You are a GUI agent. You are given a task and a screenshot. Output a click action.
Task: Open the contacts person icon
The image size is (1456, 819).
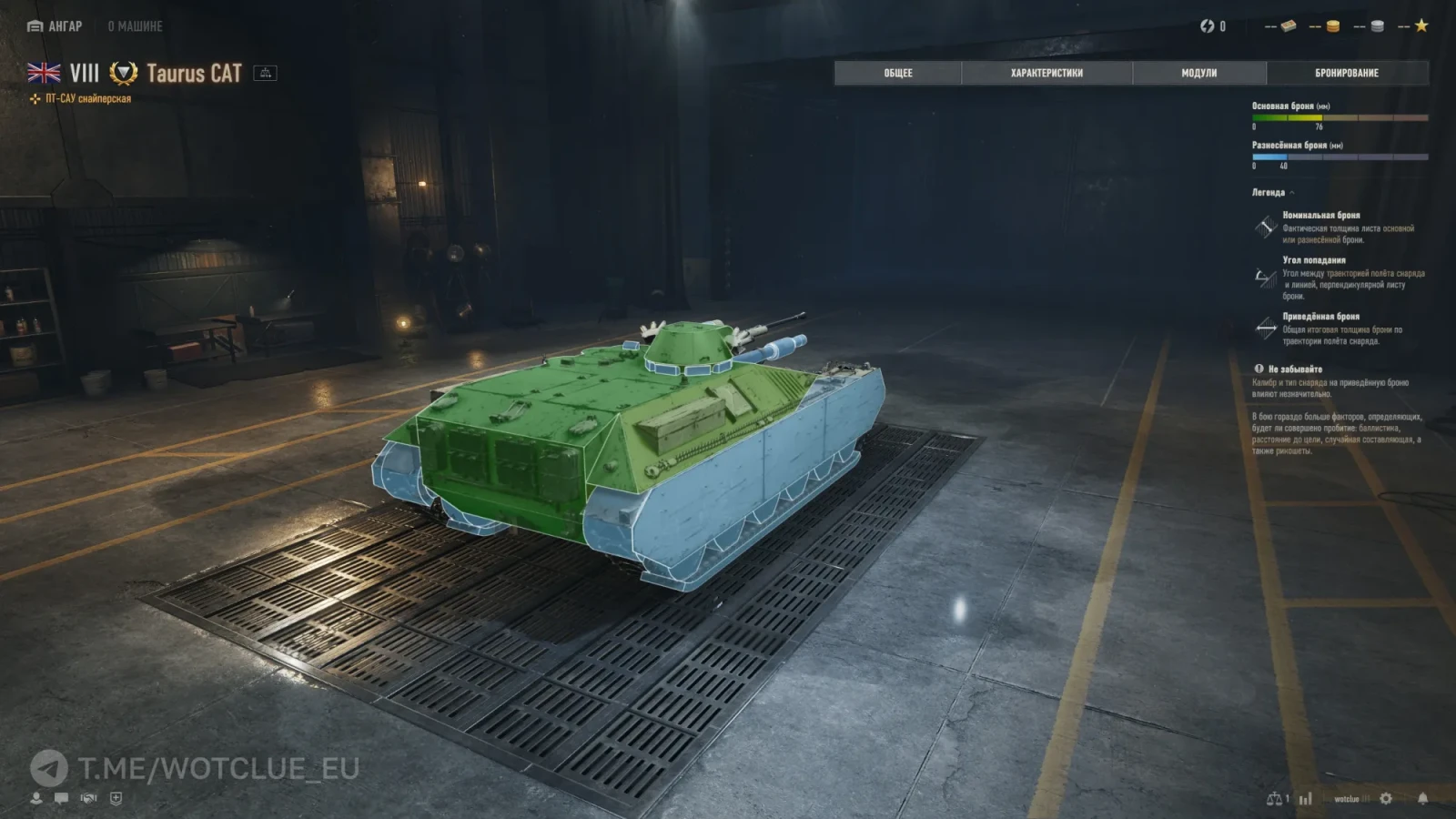[36, 798]
